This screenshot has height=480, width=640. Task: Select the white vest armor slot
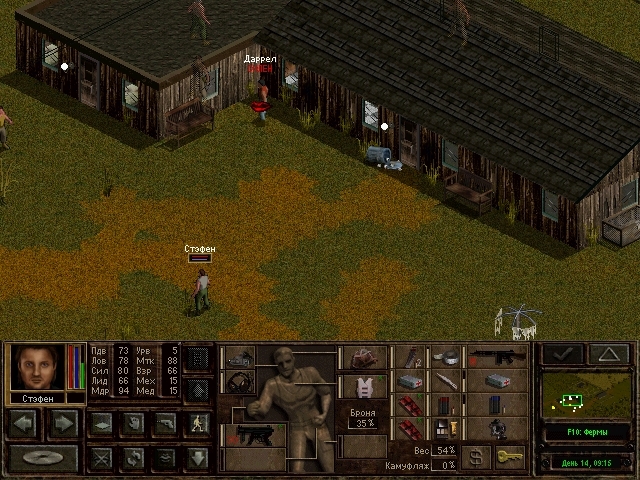click(x=366, y=385)
